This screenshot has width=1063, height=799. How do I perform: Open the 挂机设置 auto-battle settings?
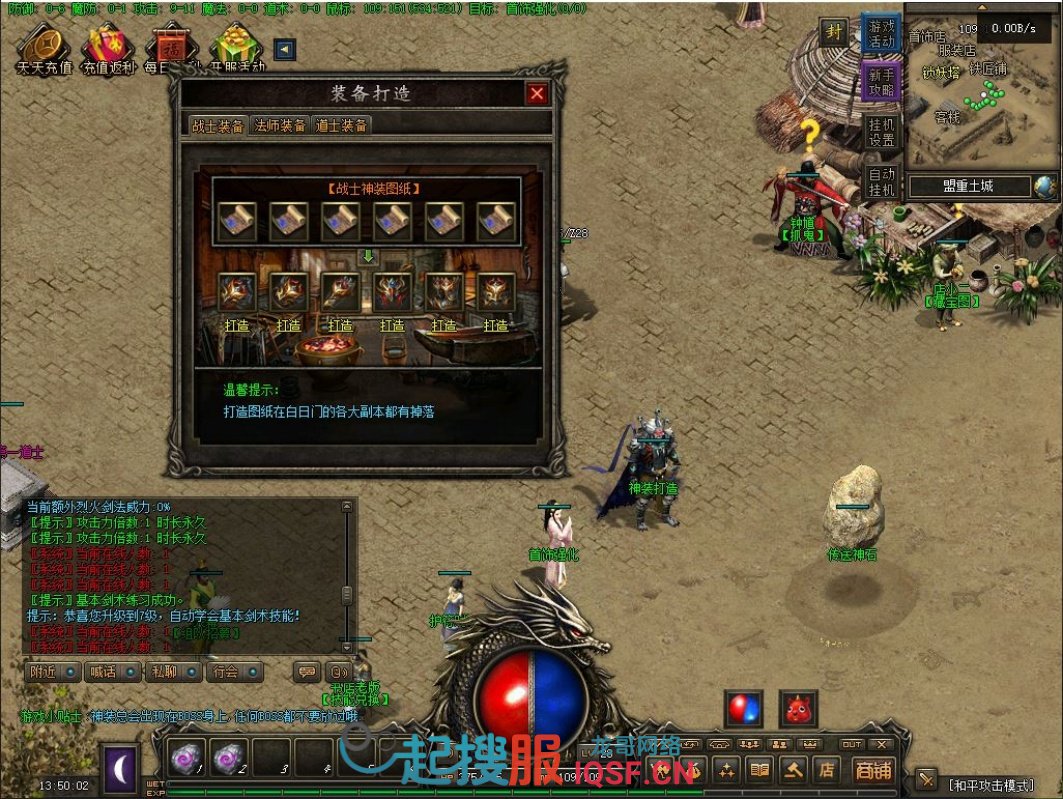[x=881, y=132]
